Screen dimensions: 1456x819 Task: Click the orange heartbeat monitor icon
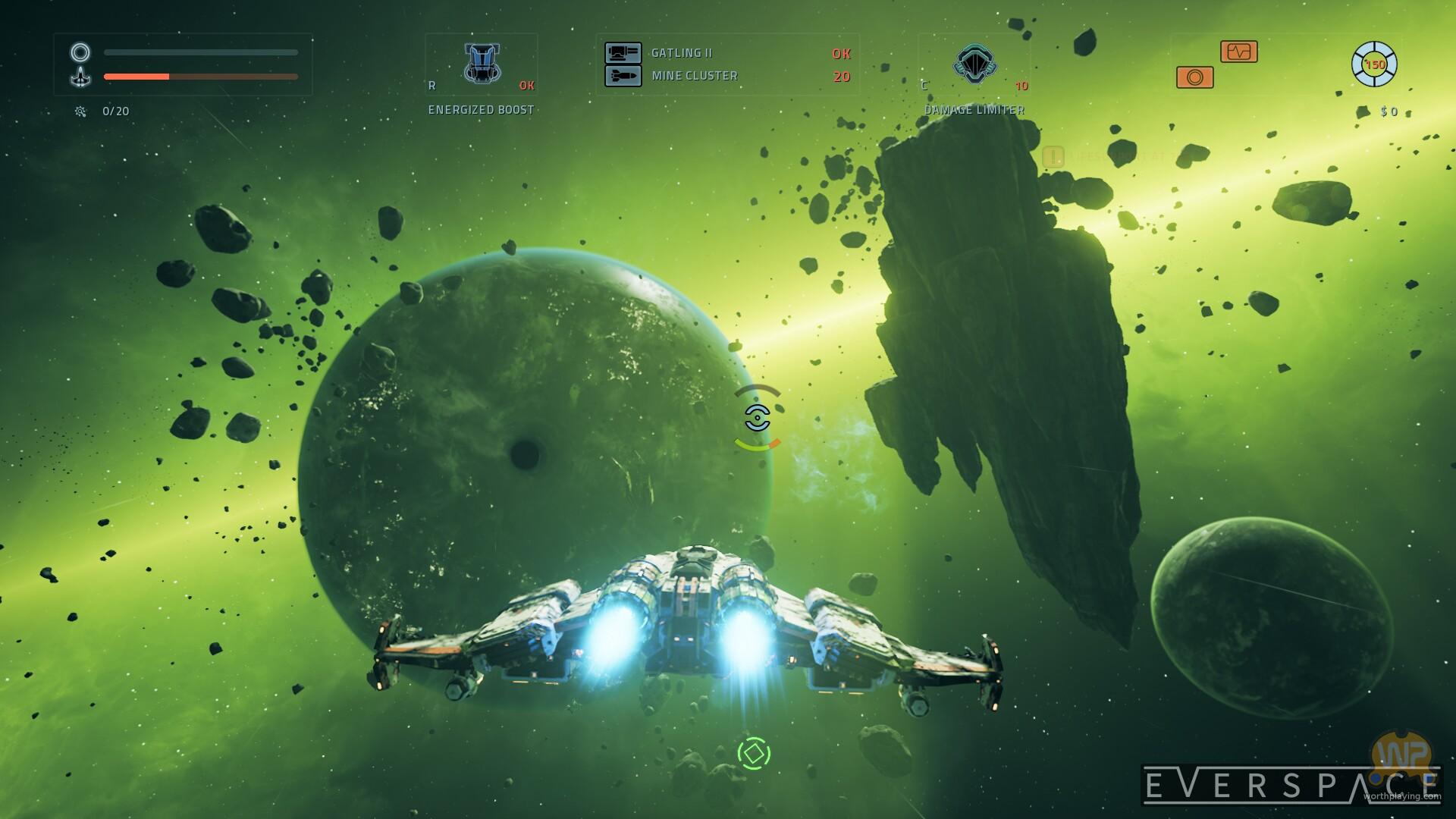coord(1238,52)
